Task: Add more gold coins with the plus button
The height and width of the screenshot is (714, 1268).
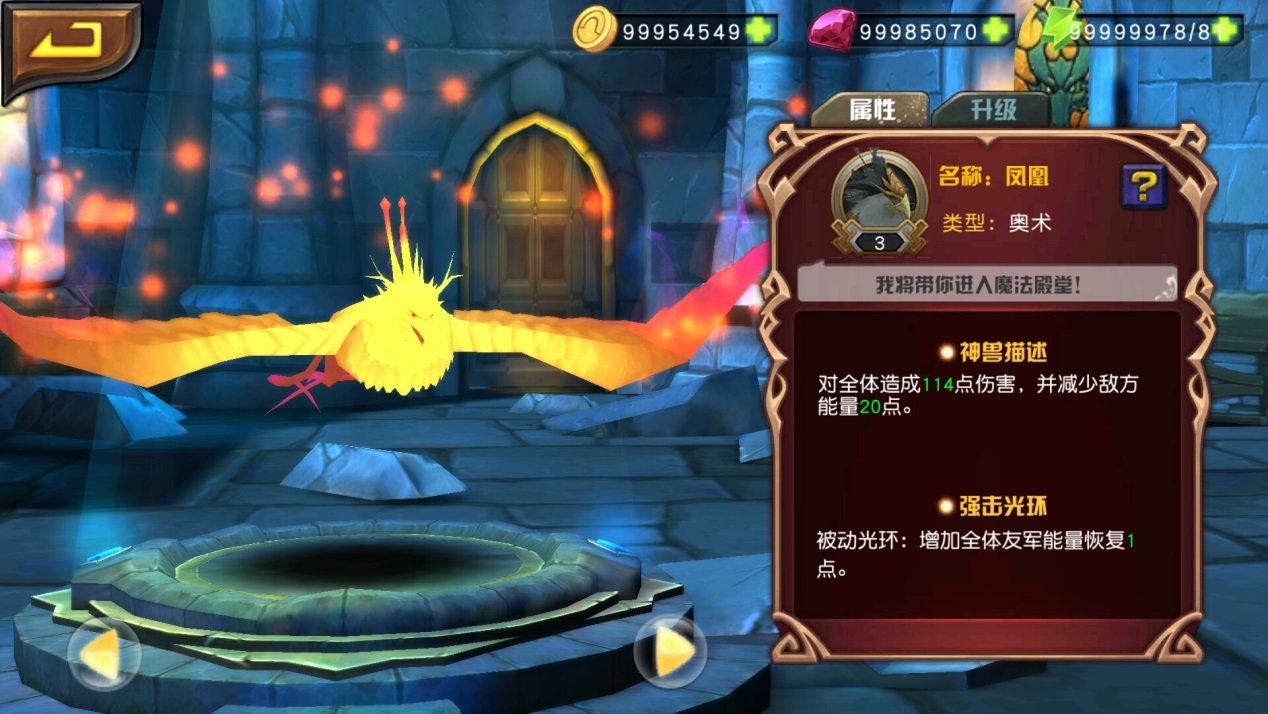Action: click(761, 31)
